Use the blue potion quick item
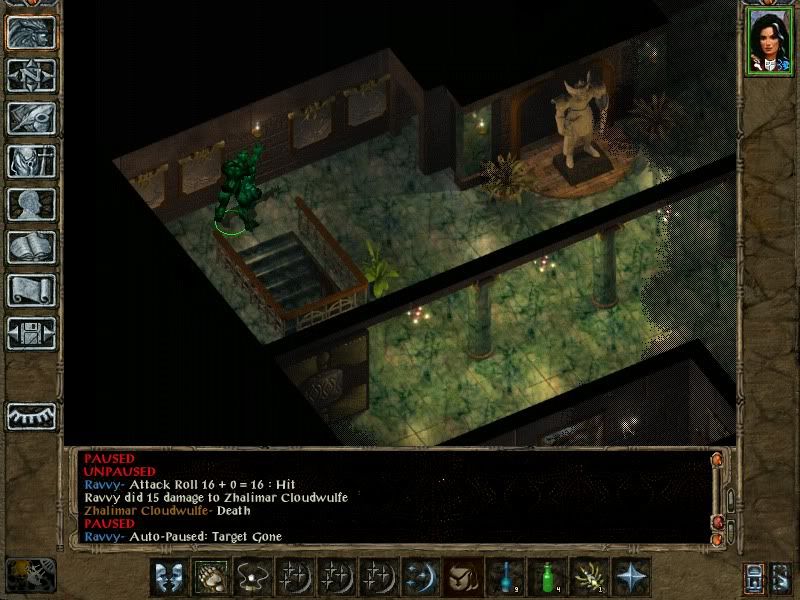This screenshot has height=600, width=800. pos(504,576)
